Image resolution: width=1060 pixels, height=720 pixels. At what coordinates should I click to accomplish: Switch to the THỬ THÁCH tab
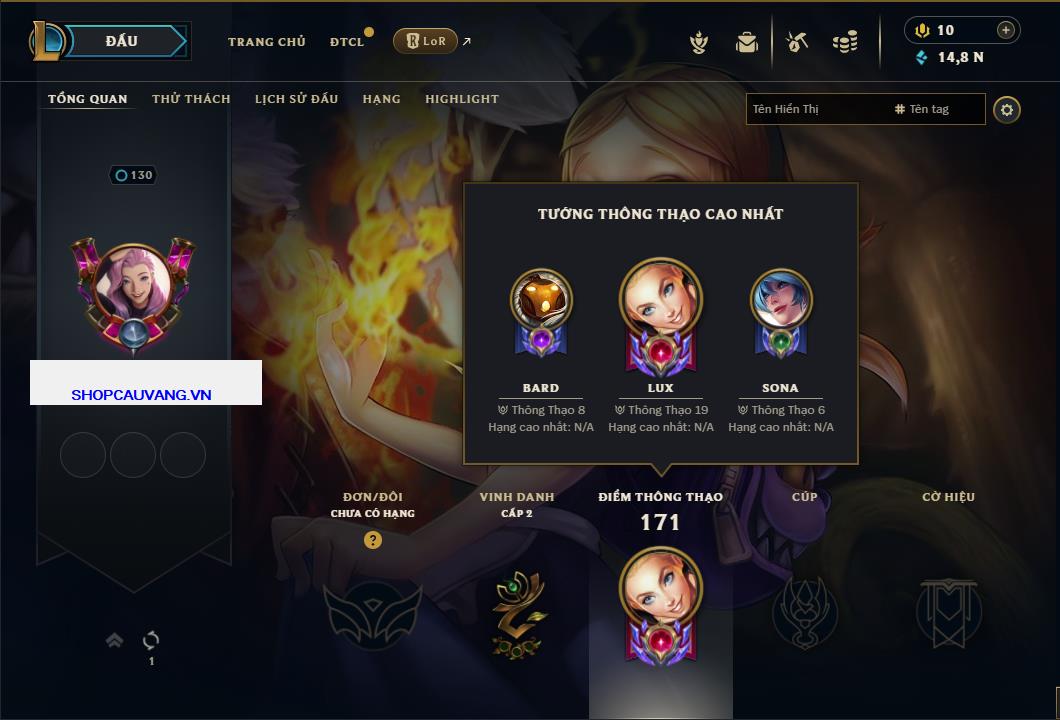[x=191, y=99]
